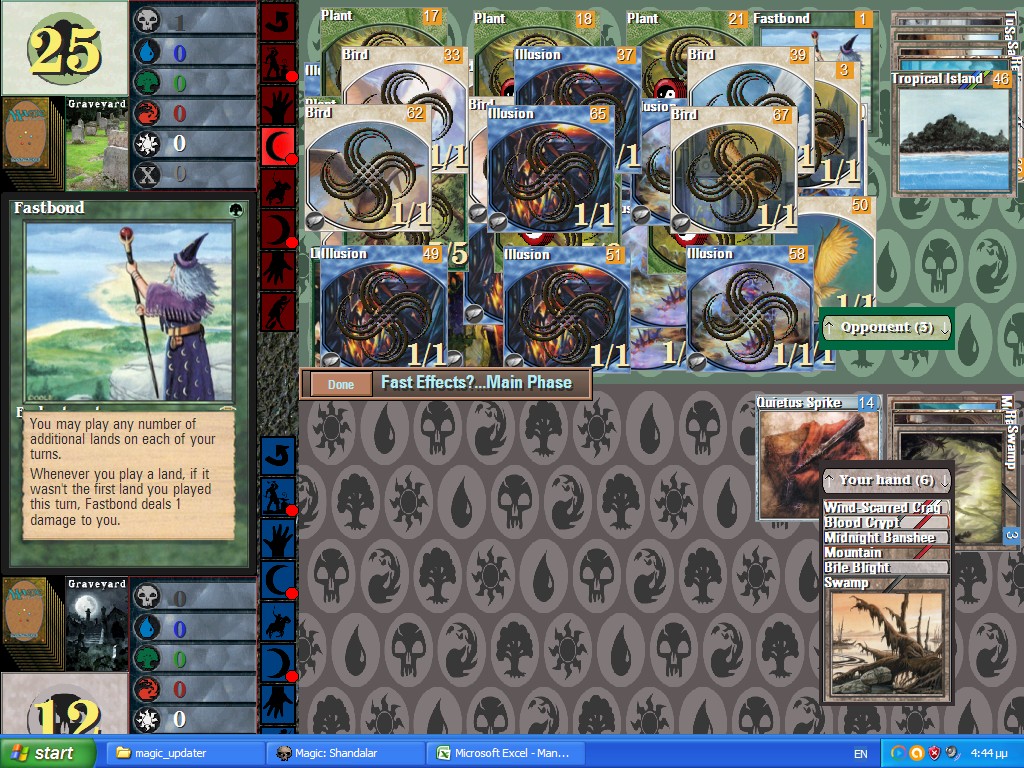Select the Bird token numbered 32

click(367, 170)
